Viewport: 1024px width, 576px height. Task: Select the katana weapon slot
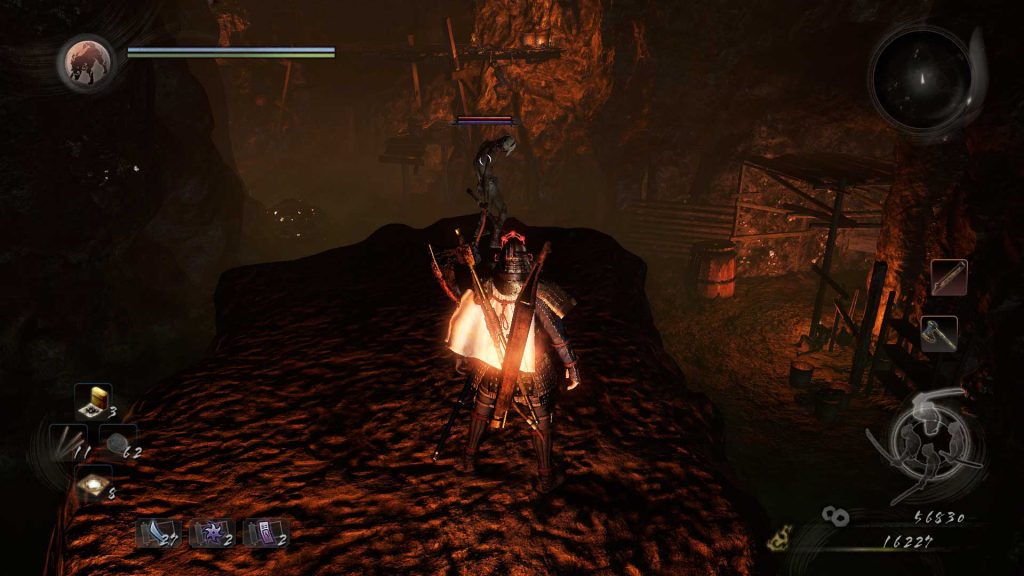tap(949, 277)
